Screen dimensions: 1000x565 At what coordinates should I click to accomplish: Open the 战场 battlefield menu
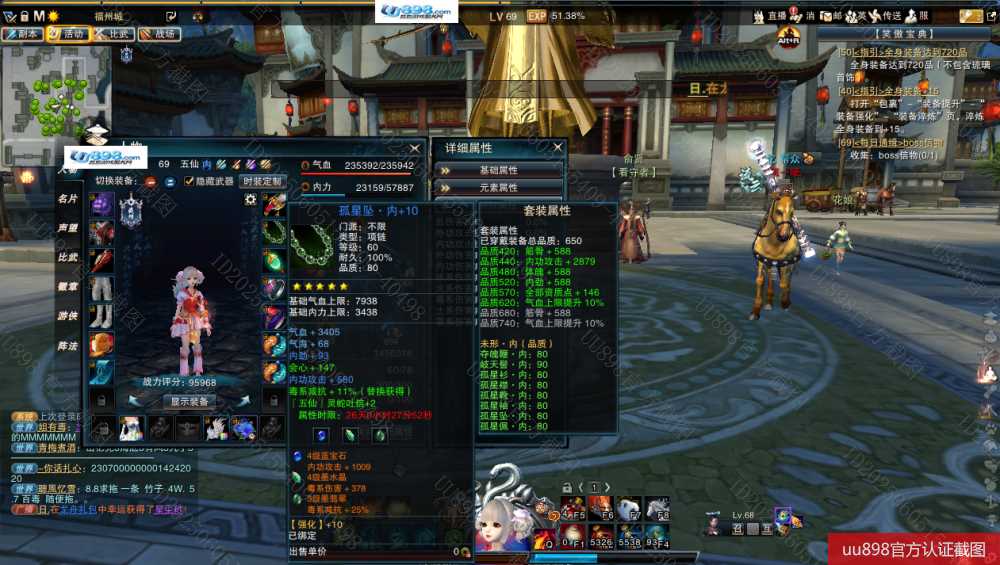point(158,33)
